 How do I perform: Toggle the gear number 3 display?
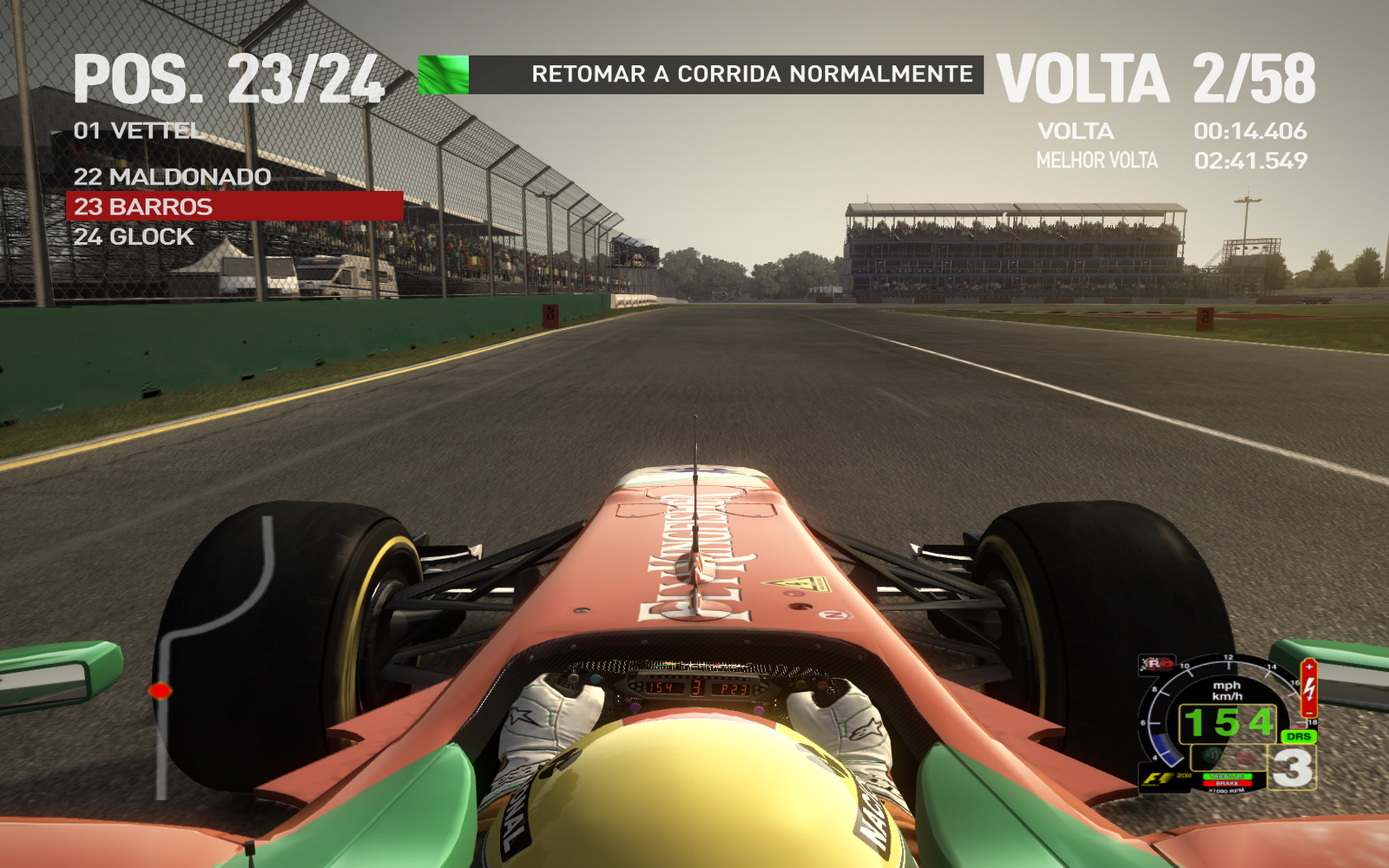[x=1293, y=766]
